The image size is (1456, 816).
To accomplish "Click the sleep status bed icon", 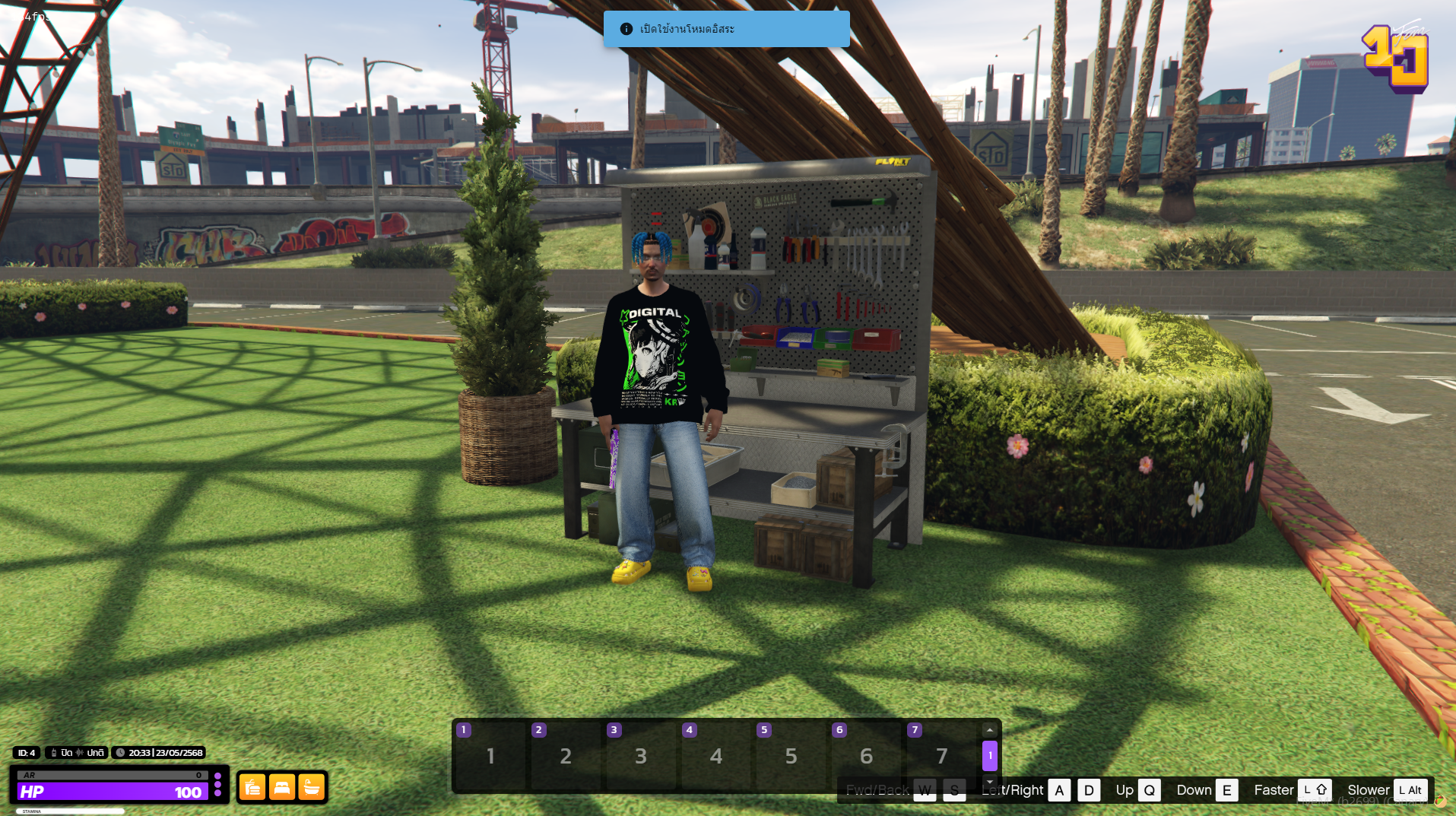I will [281, 787].
